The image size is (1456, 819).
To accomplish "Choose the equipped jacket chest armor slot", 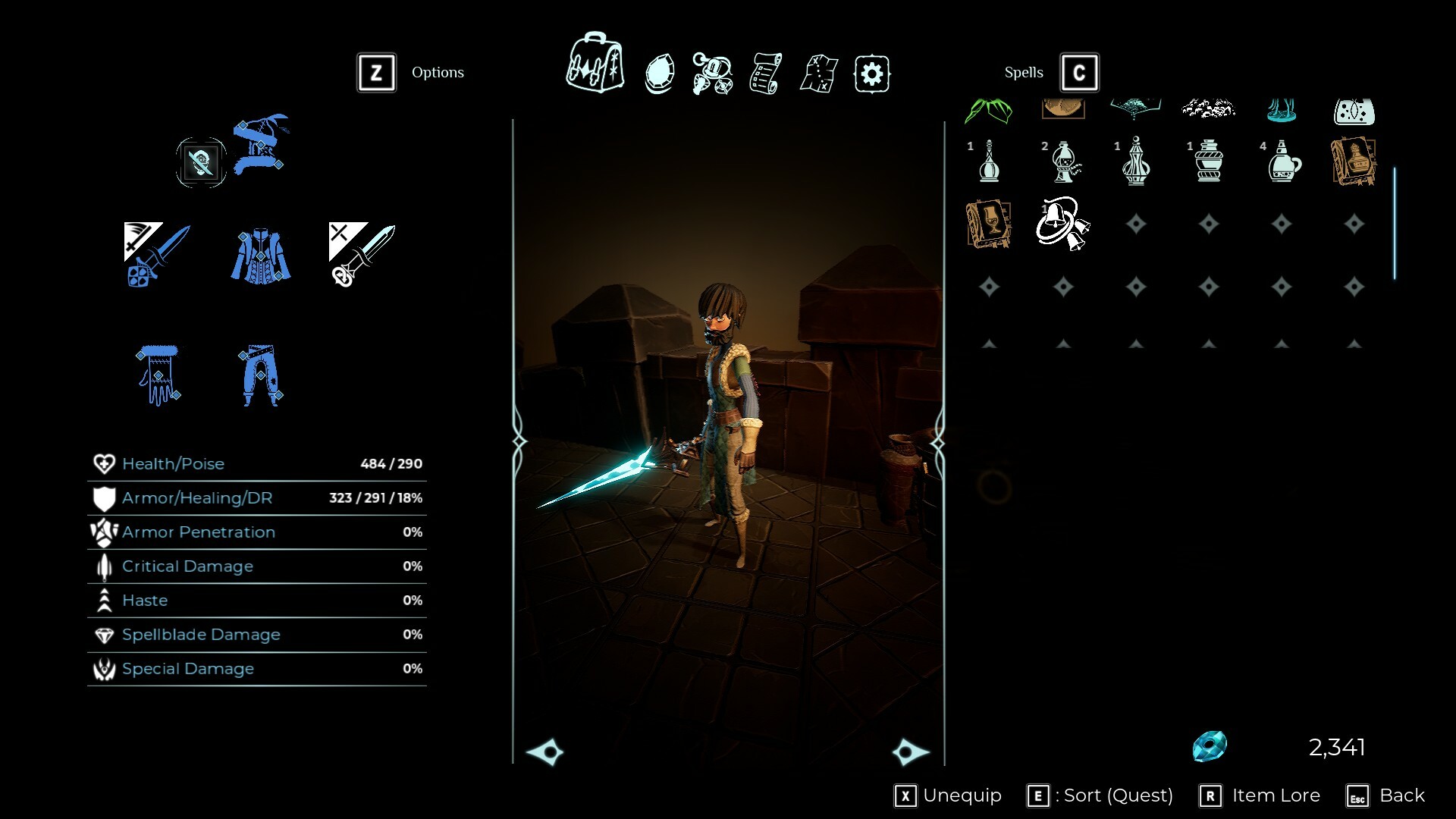I will tap(260, 255).
